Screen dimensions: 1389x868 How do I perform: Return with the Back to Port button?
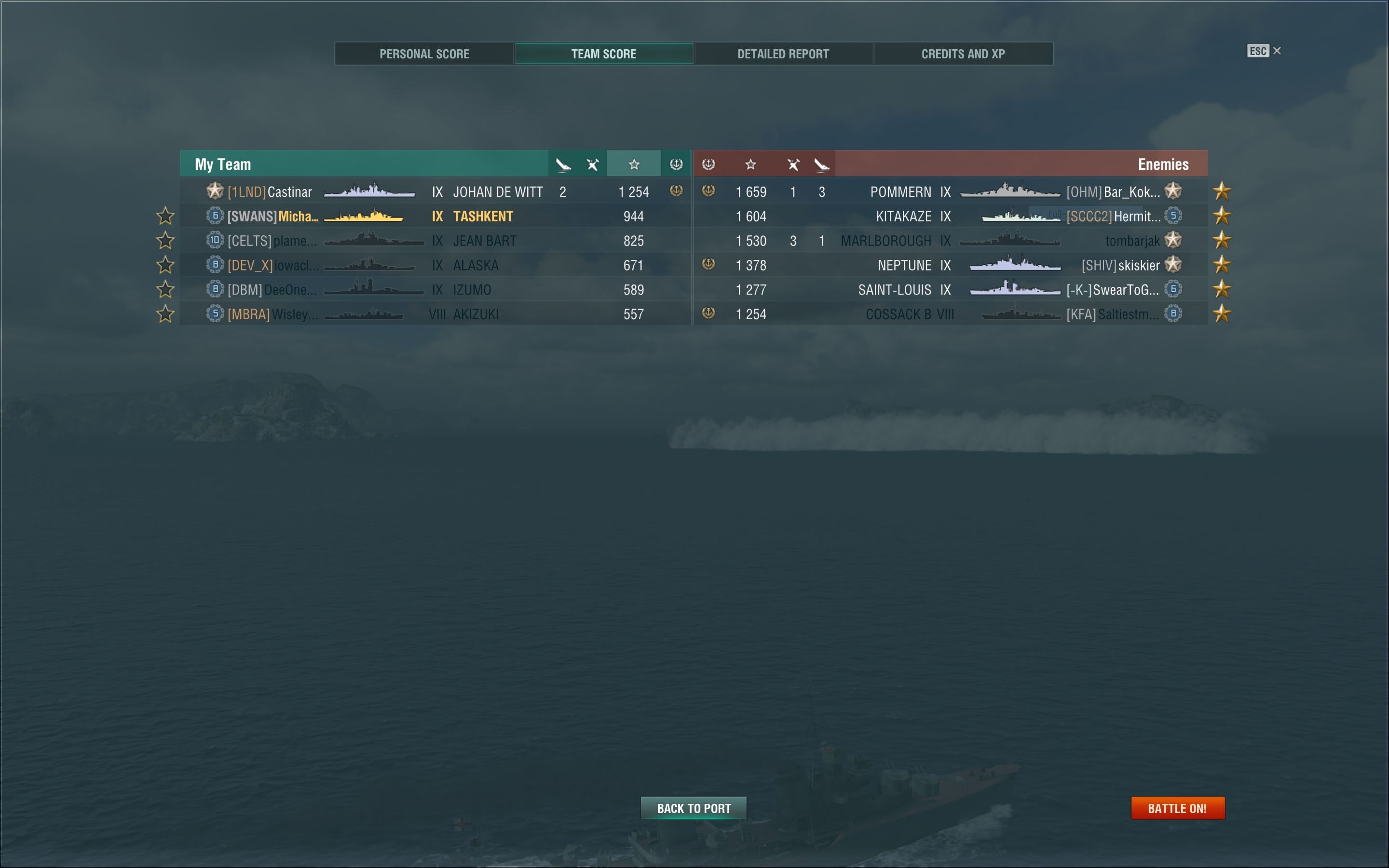[x=694, y=808]
